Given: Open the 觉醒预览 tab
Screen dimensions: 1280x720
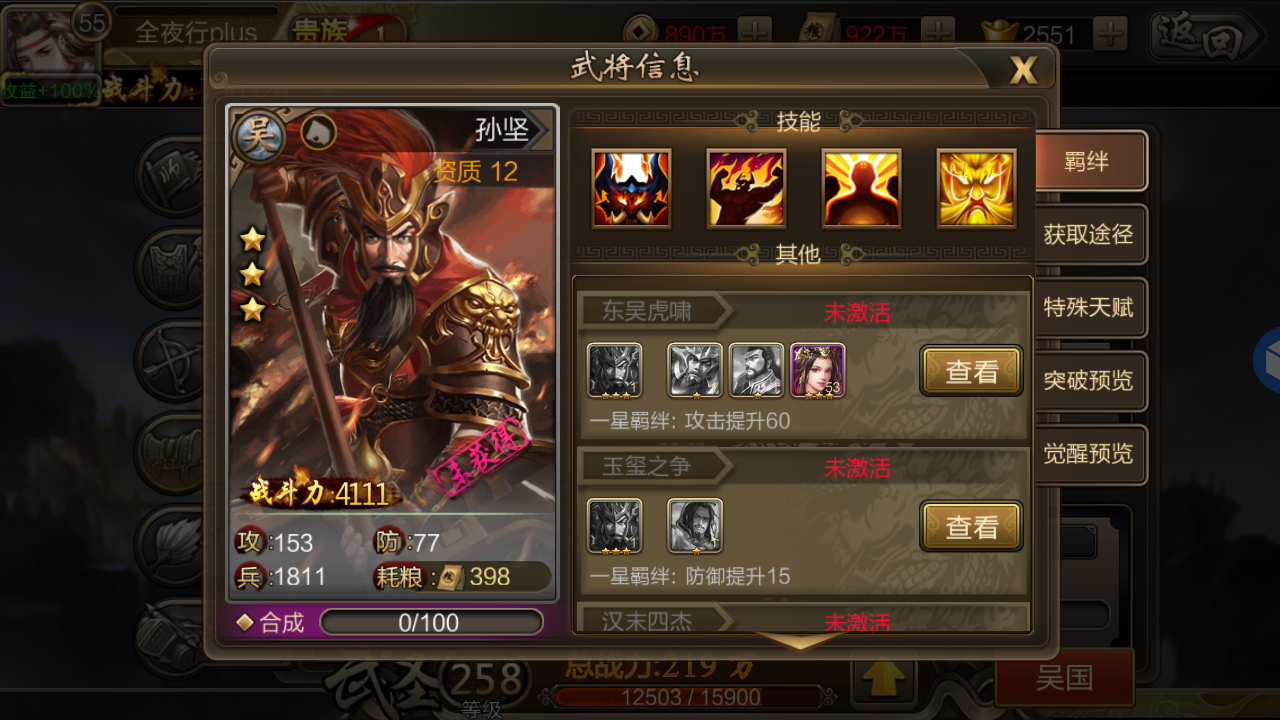Looking at the screenshot, I should pos(1088,454).
